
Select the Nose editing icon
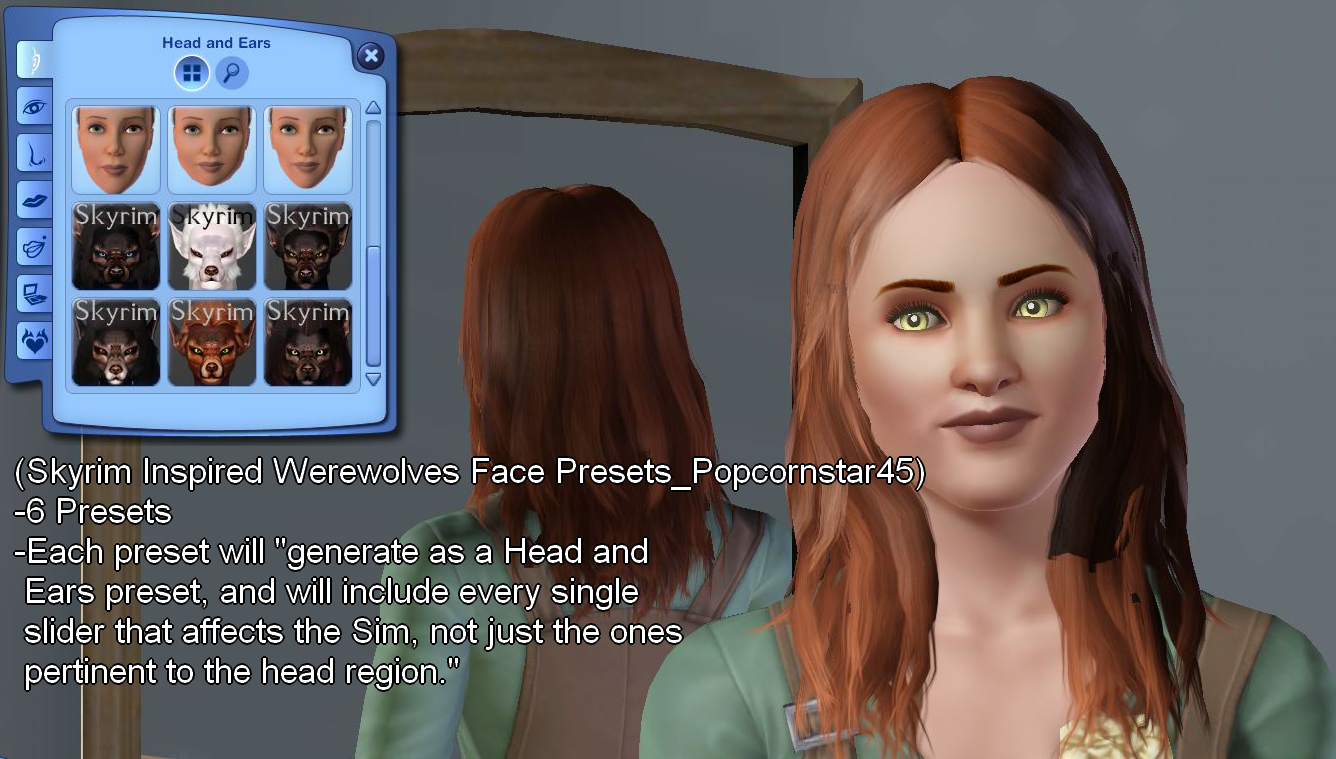click(x=35, y=153)
